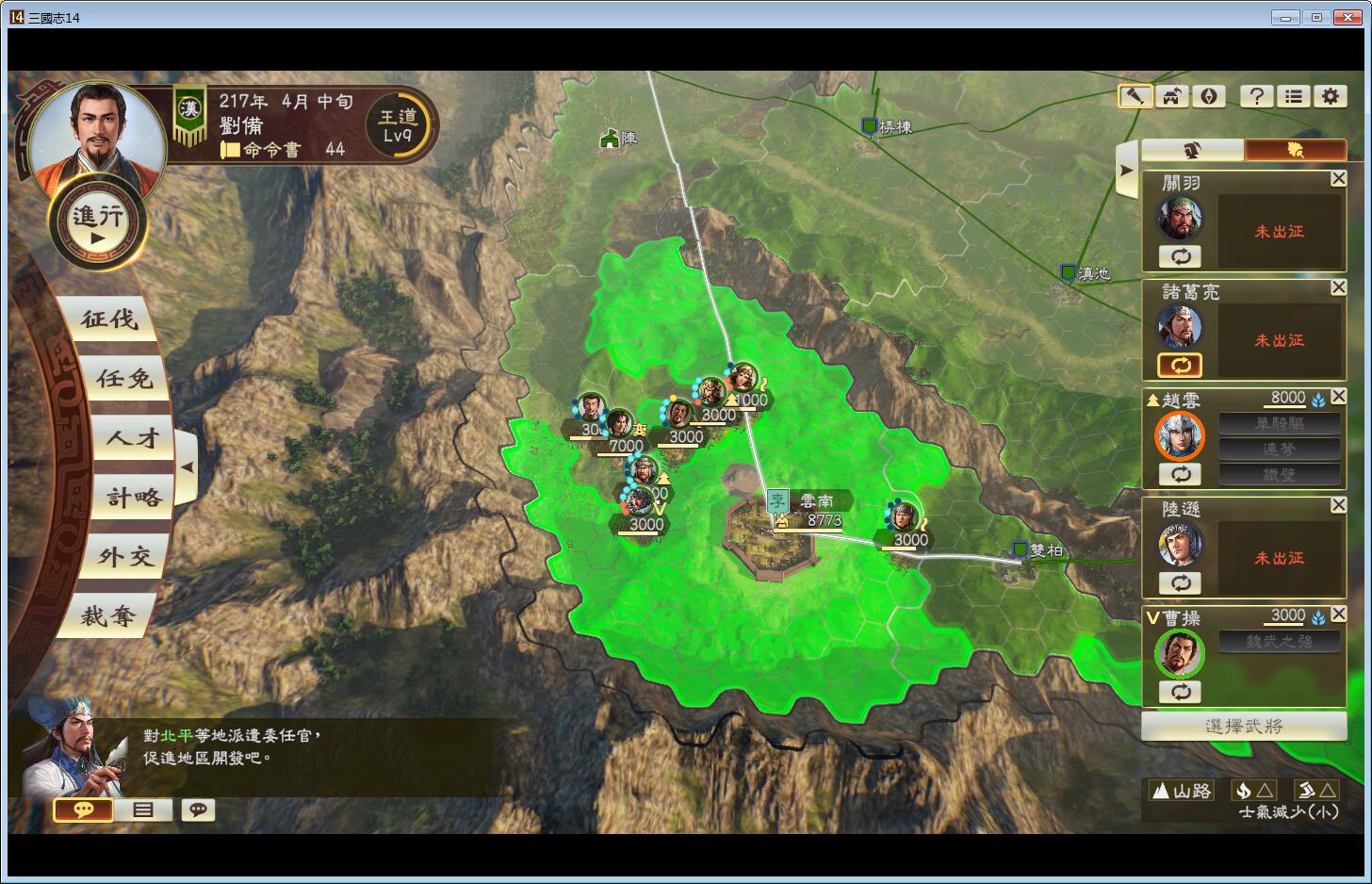Open the 任免 appointments menu
Viewport: 1372px width, 884px height.
[x=123, y=379]
